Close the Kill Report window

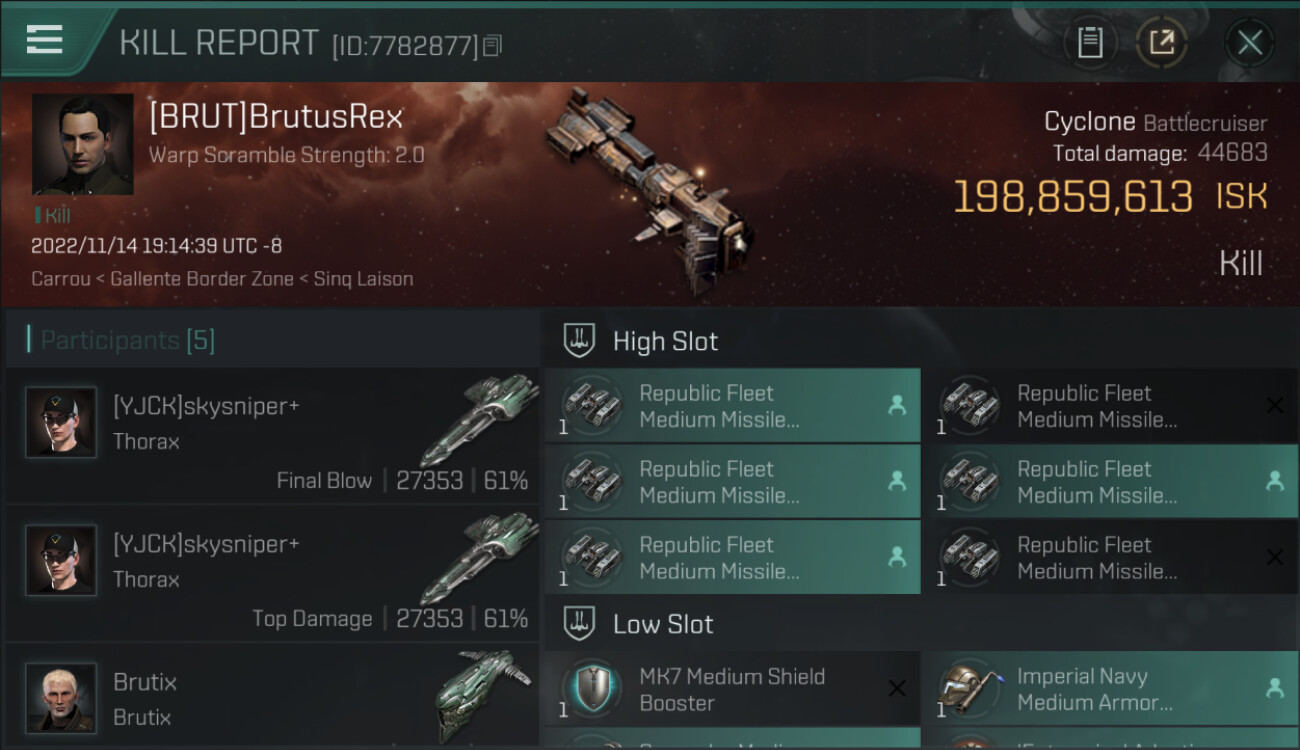click(1249, 43)
